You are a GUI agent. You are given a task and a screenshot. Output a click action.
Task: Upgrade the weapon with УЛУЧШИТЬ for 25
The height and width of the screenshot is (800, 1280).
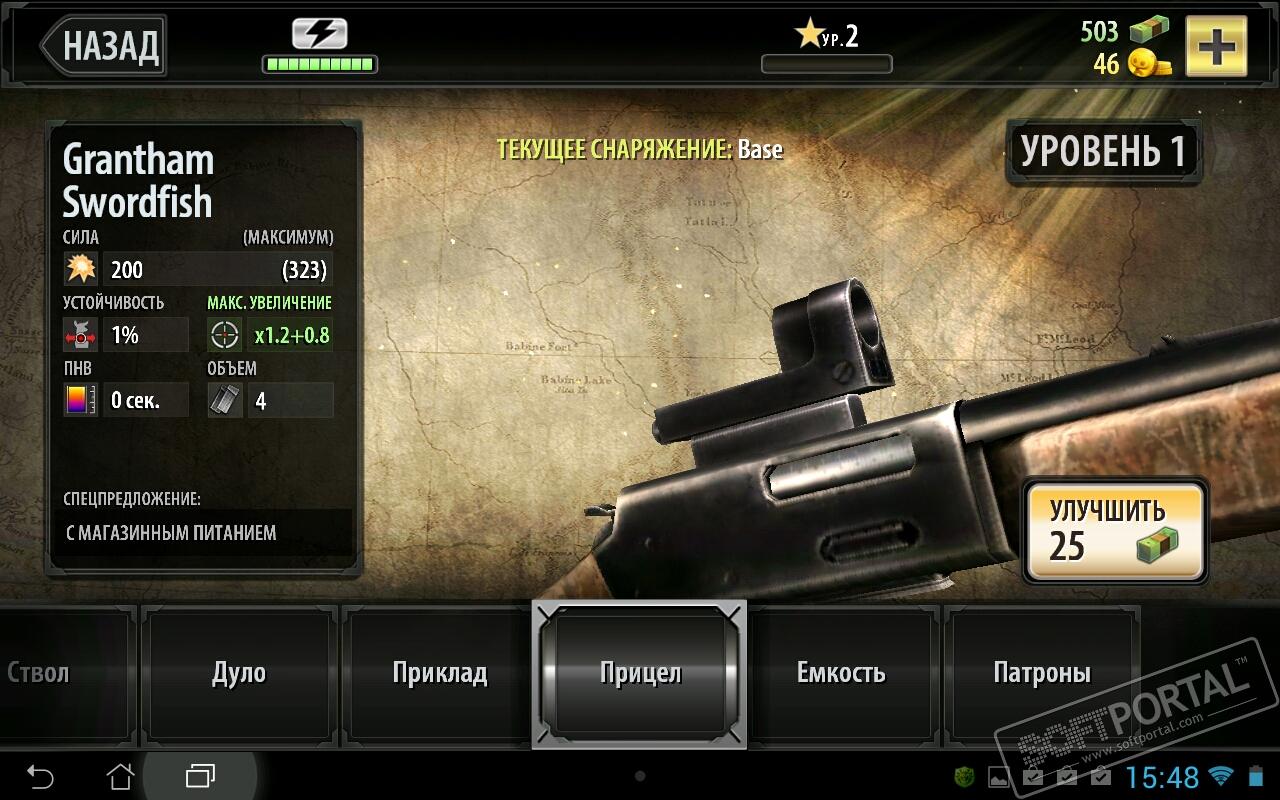(1114, 530)
